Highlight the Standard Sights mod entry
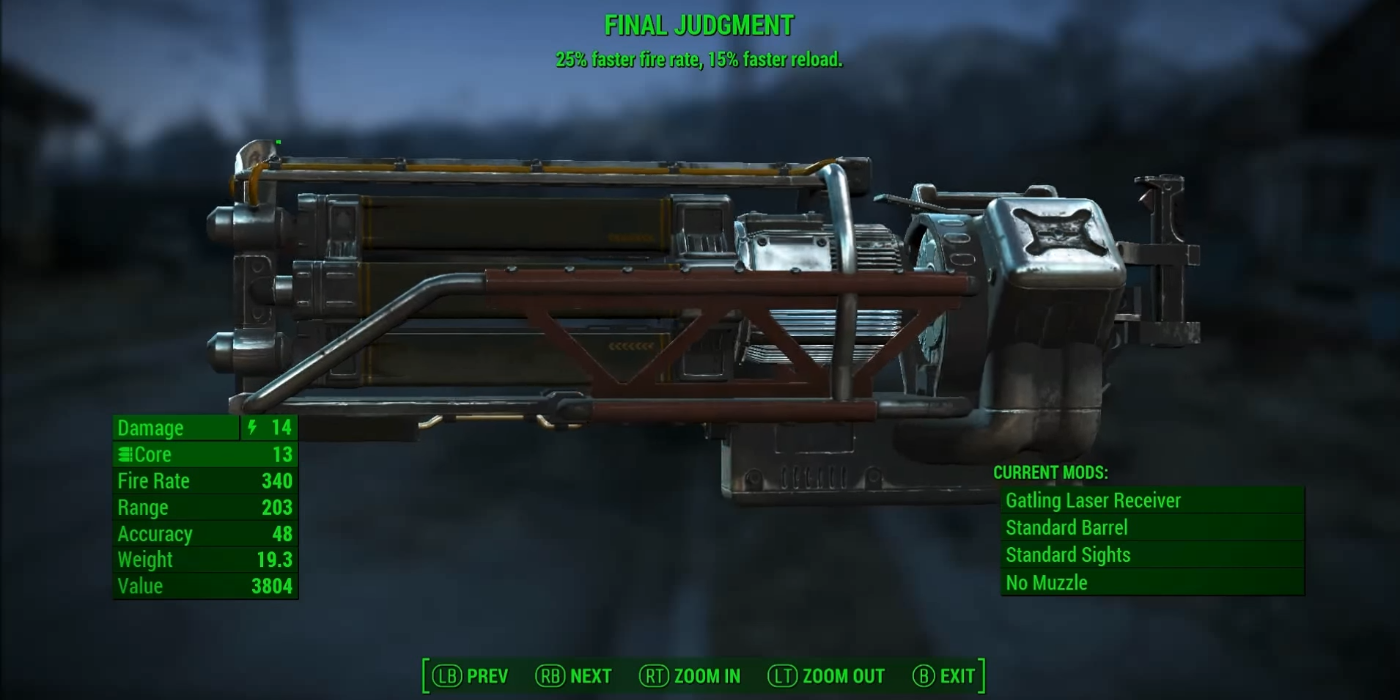This screenshot has height=700, width=1400. 1152,555
